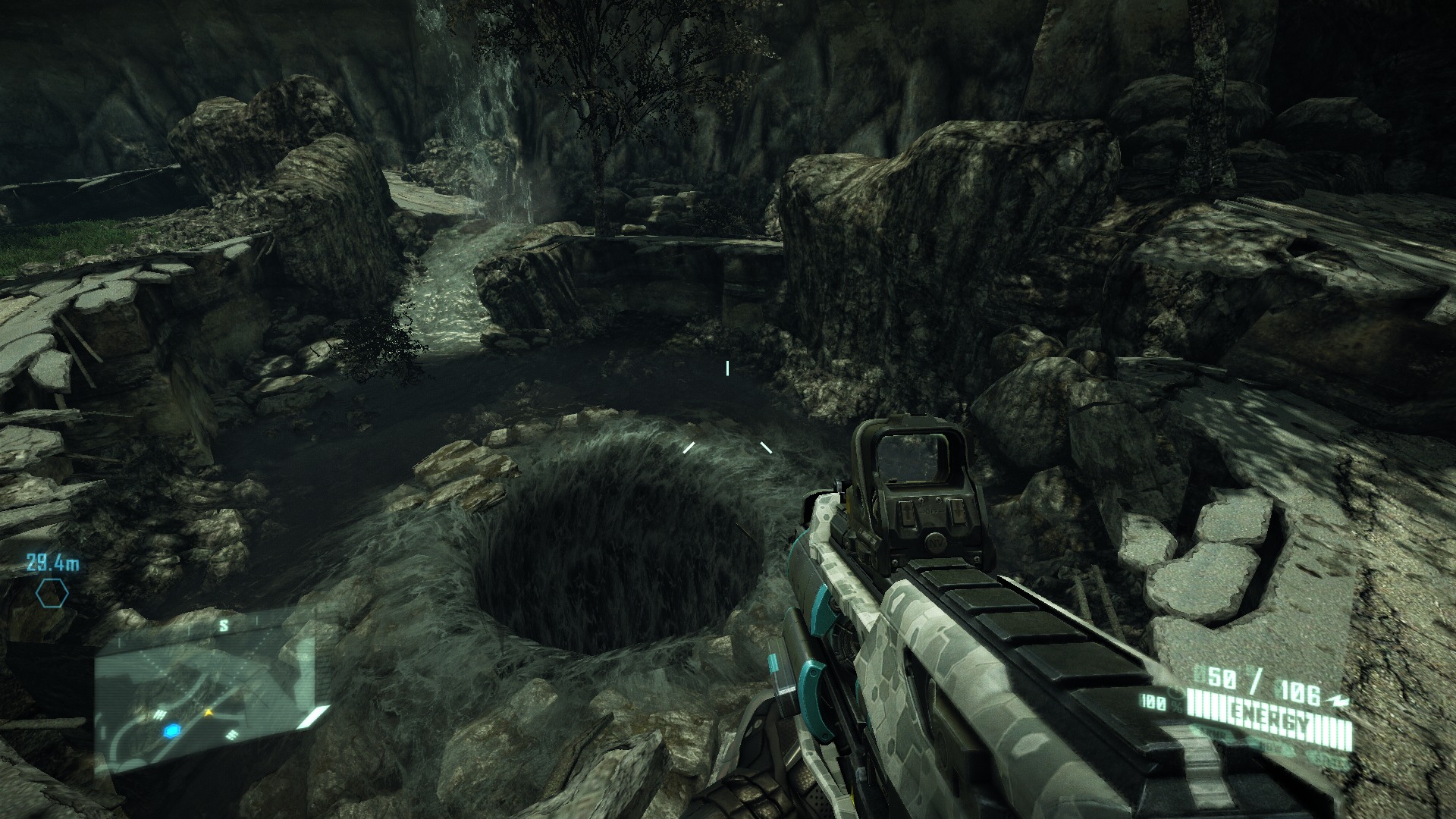Select the yellow player arrow on minimap
The image size is (1456, 819).
pos(209,713)
